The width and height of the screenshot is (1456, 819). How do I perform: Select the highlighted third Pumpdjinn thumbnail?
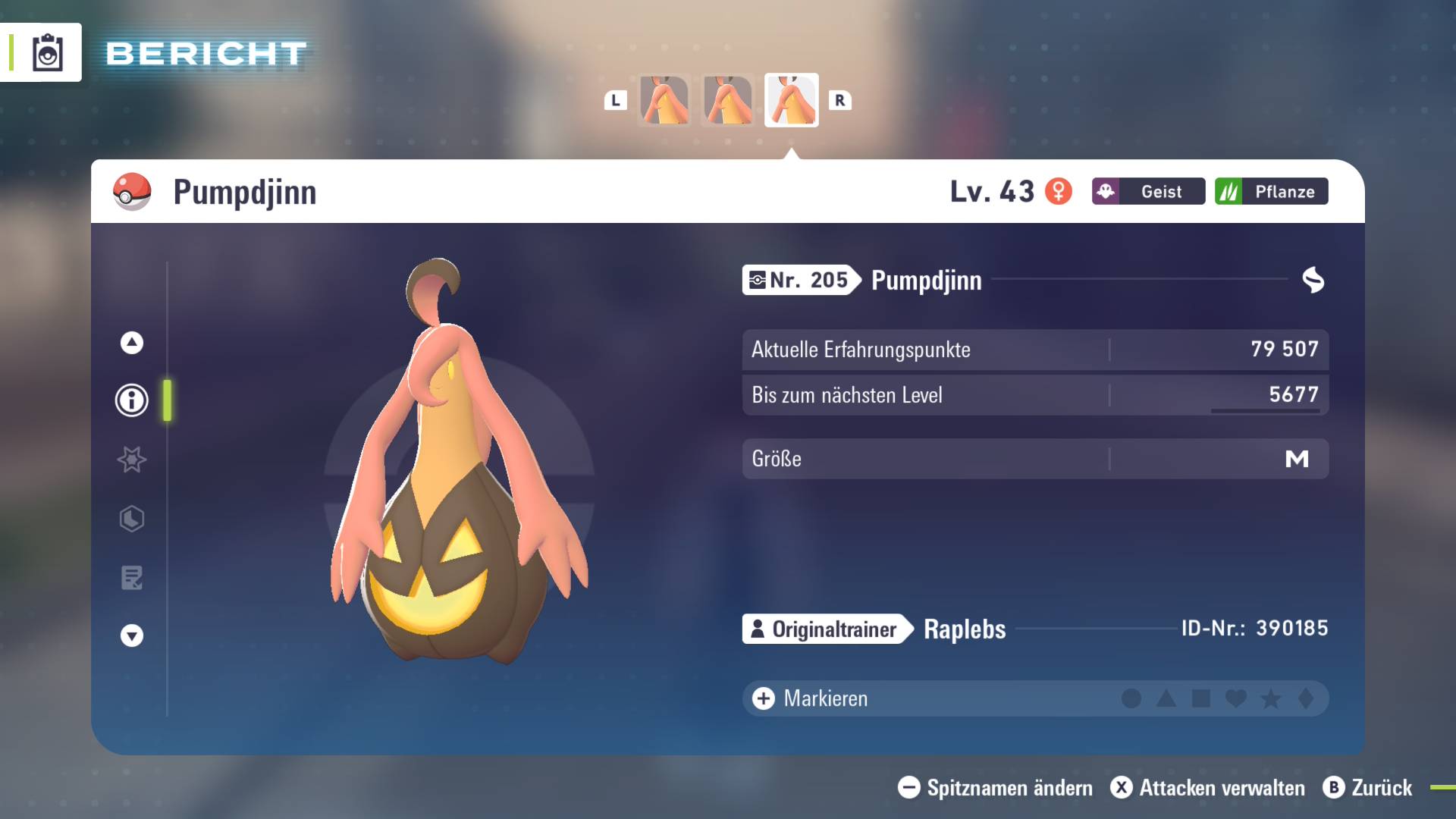pyautogui.click(x=792, y=100)
